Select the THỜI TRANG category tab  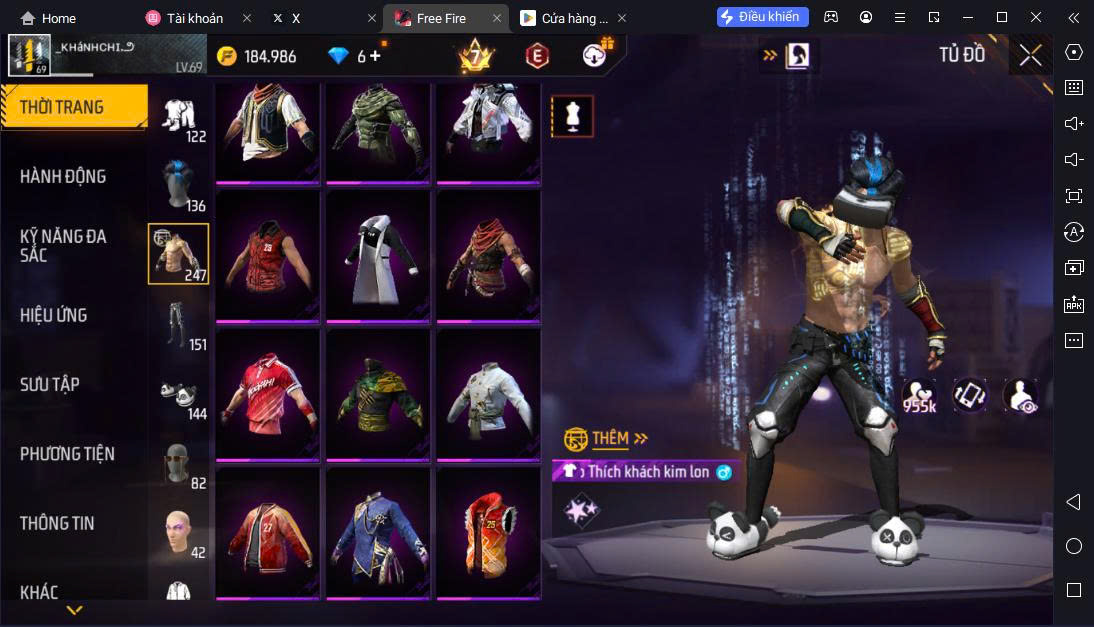click(x=62, y=107)
